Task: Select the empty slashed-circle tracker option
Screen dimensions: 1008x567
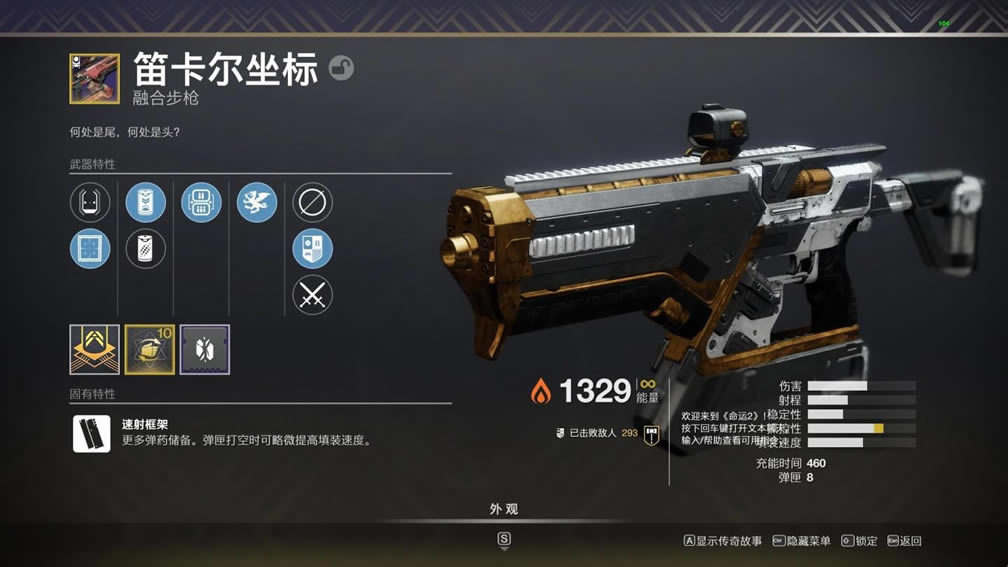Action: point(312,202)
